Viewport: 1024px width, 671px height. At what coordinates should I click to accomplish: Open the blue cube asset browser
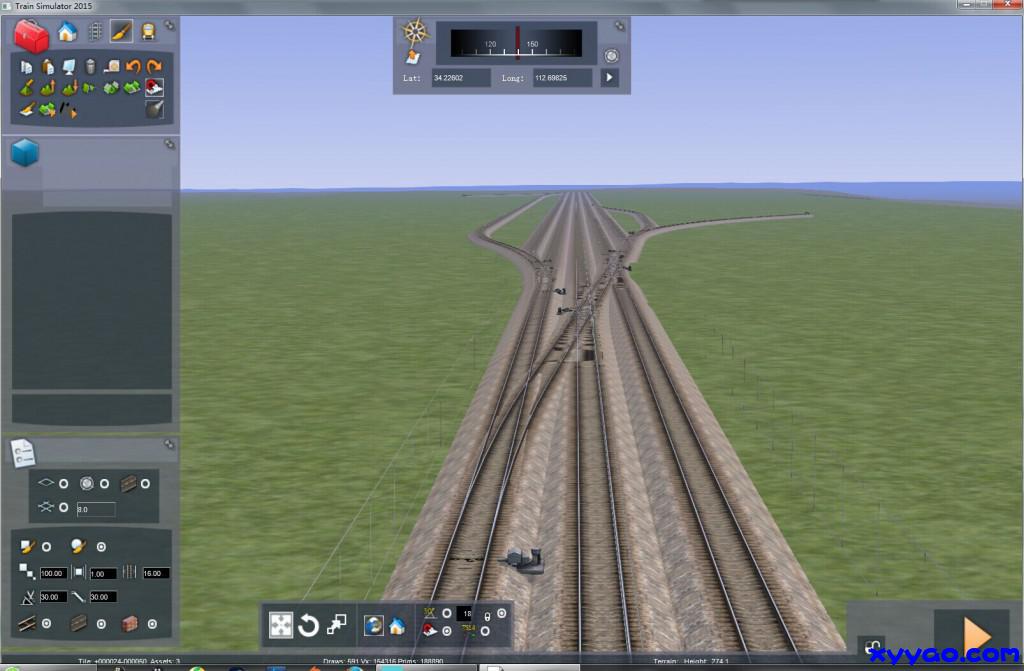pos(25,153)
